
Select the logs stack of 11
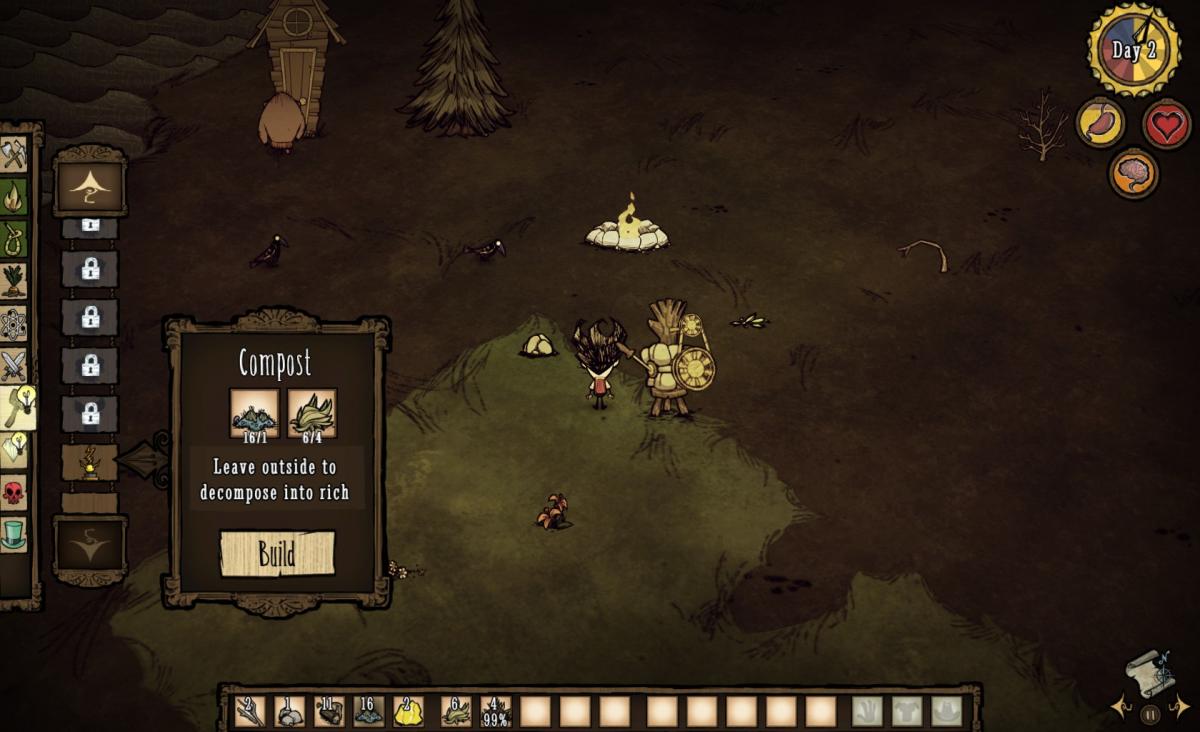coord(329,711)
